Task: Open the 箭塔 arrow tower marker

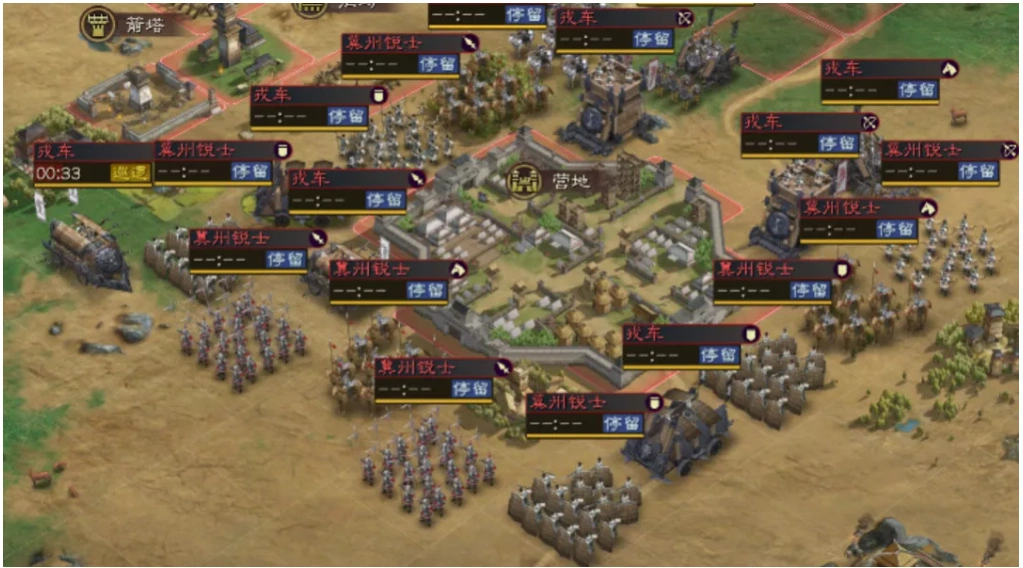Action: (x=97, y=24)
